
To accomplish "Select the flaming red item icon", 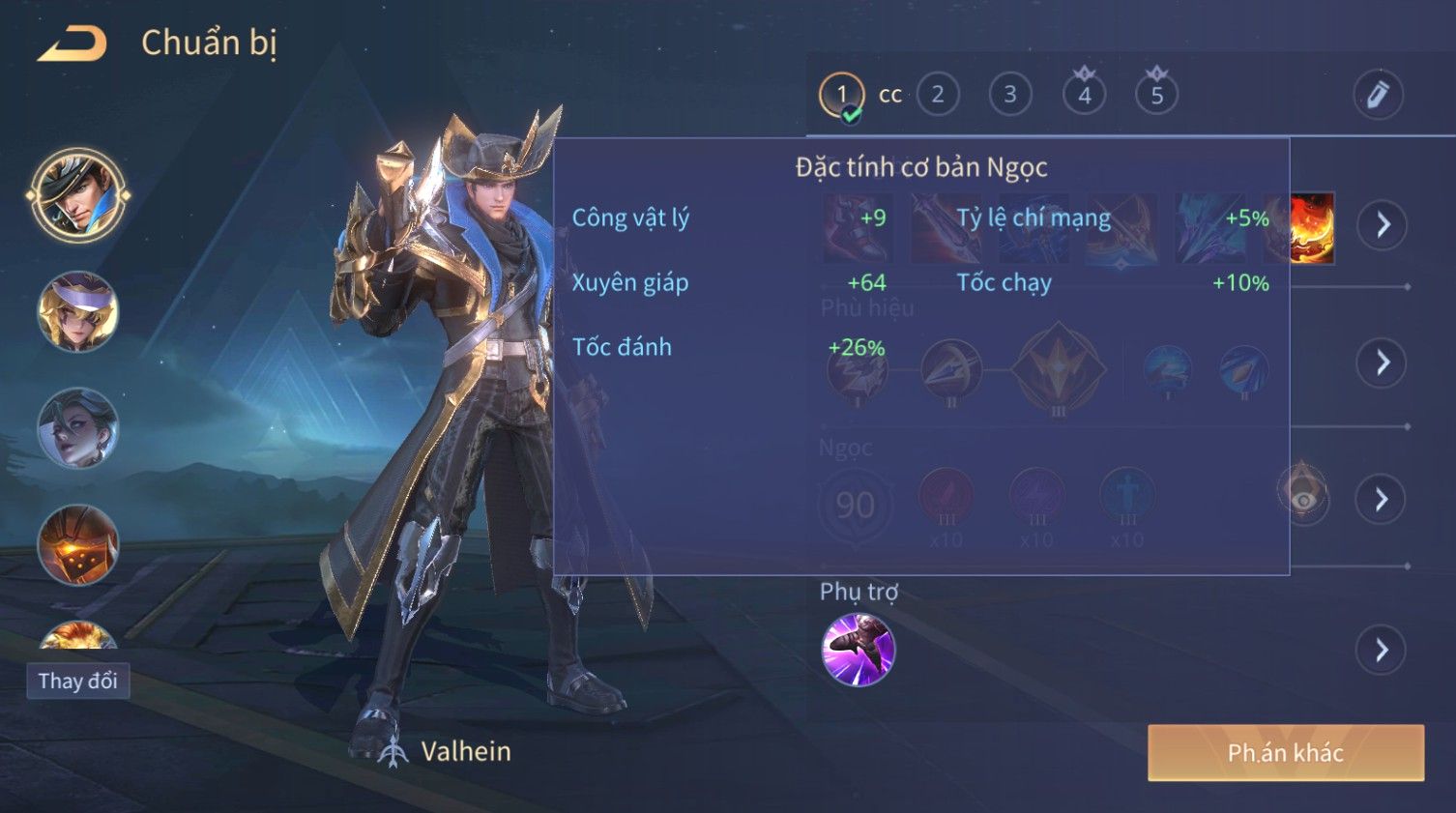I will pos(1311,228).
